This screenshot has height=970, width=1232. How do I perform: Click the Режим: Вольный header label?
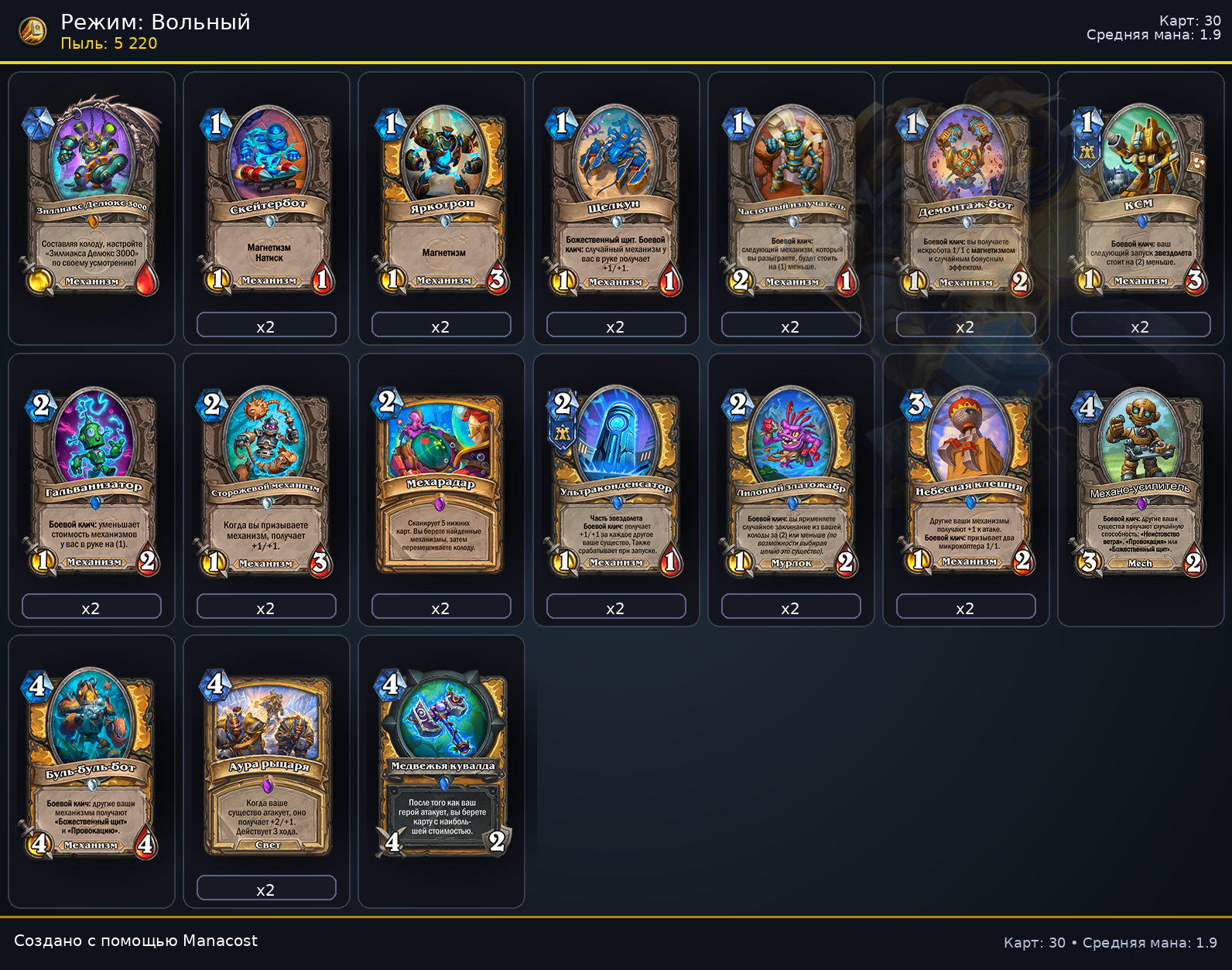point(155,23)
